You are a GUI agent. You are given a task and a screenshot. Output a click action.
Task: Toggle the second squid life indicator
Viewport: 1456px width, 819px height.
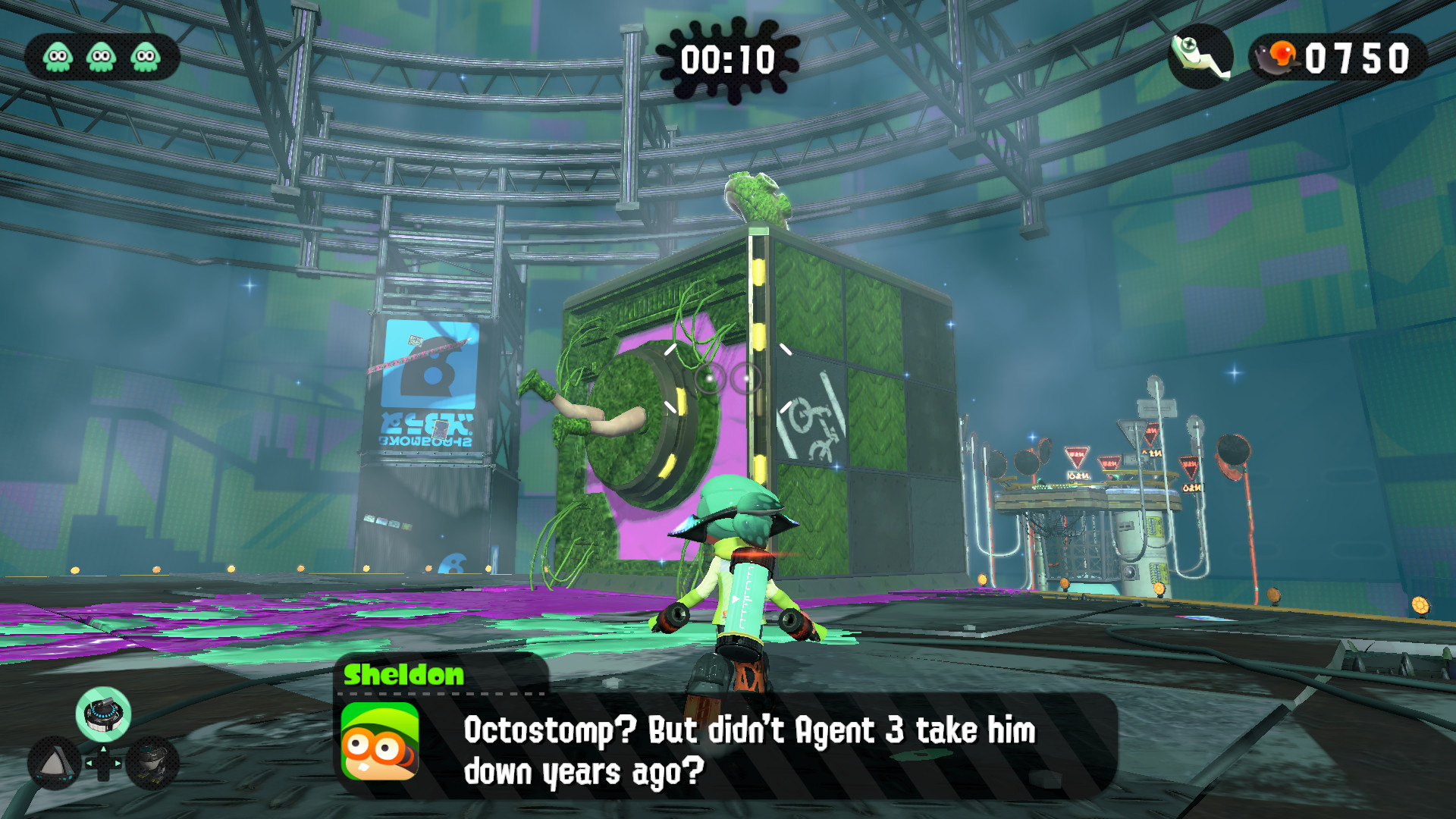tap(99, 55)
